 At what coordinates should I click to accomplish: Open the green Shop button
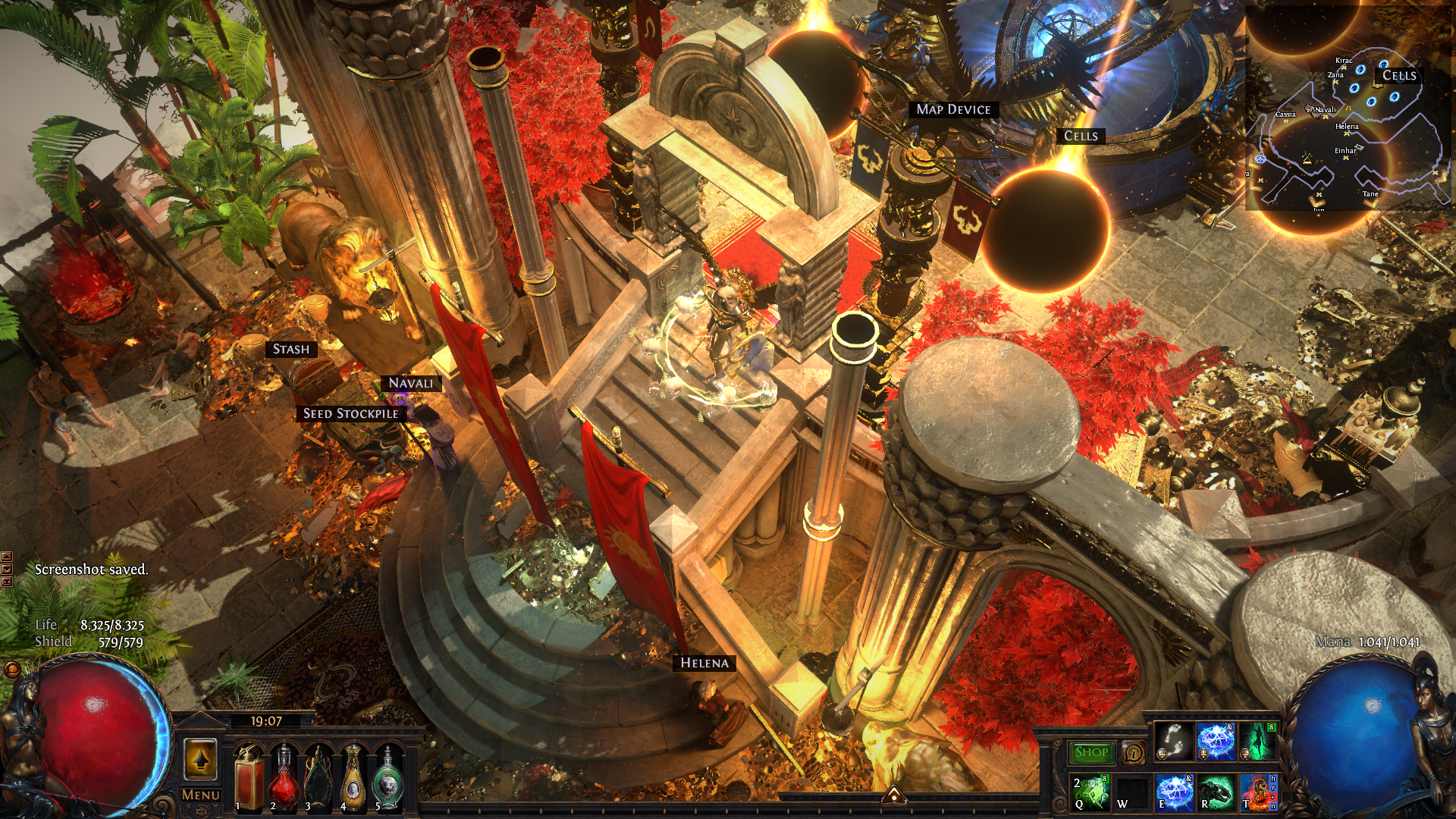pyautogui.click(x=1091, y=752)
